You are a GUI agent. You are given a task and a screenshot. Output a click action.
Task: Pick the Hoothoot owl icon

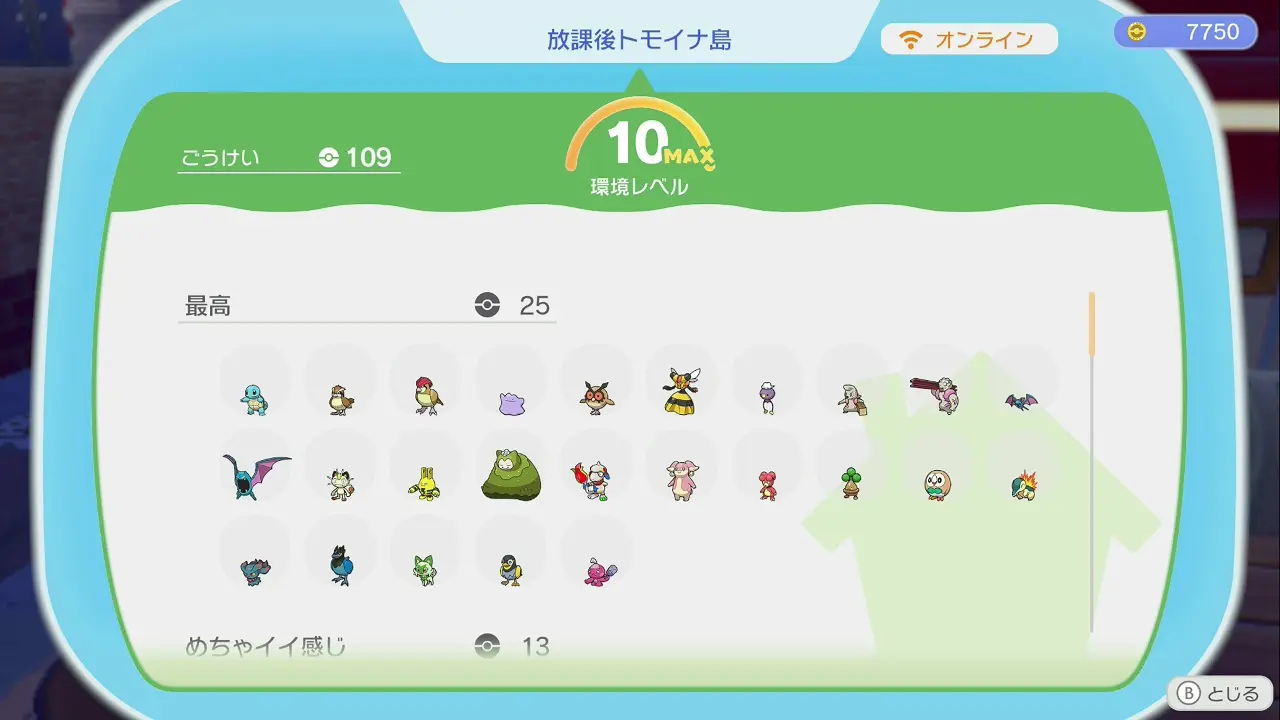point(597,398)
